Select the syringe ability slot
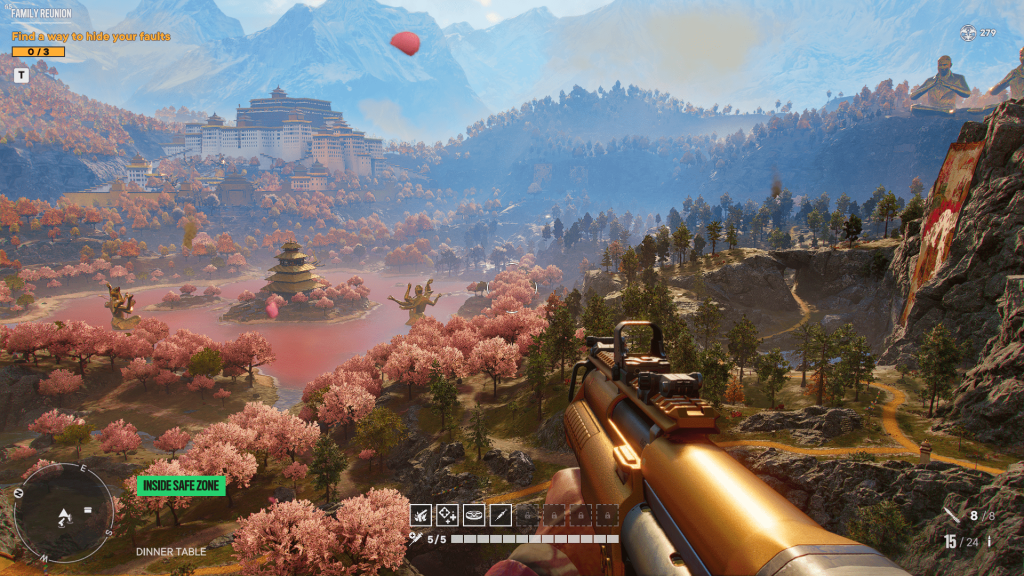 click(499, 515)
